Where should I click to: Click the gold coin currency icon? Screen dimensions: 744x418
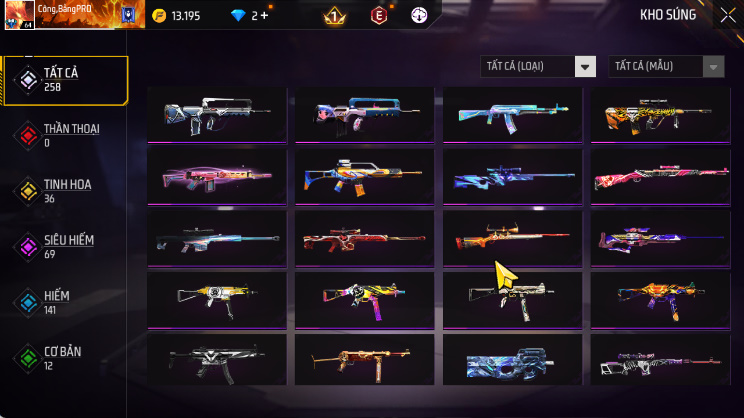(x=160, y=16)
